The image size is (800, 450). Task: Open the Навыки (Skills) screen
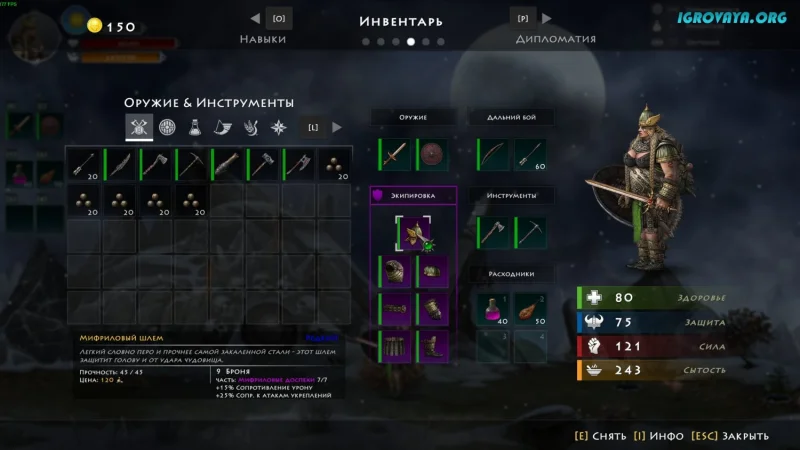coord(263,38)
